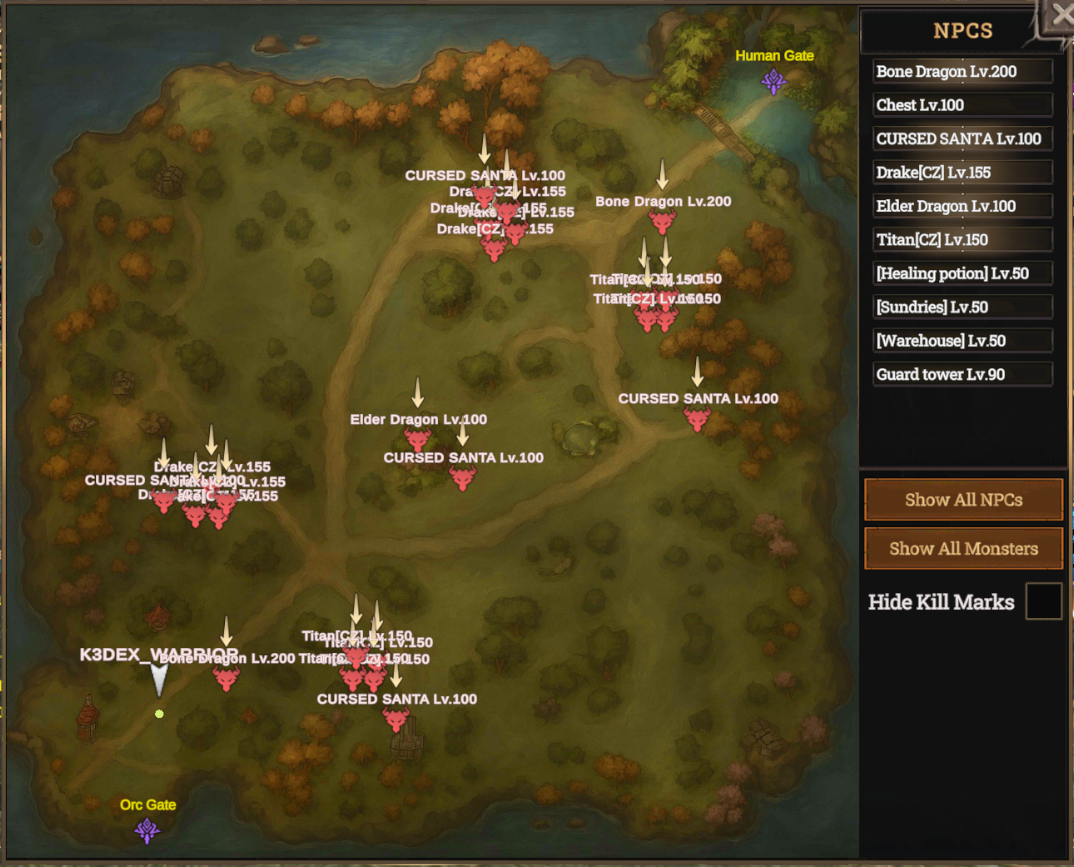Select the [Healing potion] Lv.50 entry
Image resolution: width=1074 pixels, height=867 pixels.
coord(962,273)
